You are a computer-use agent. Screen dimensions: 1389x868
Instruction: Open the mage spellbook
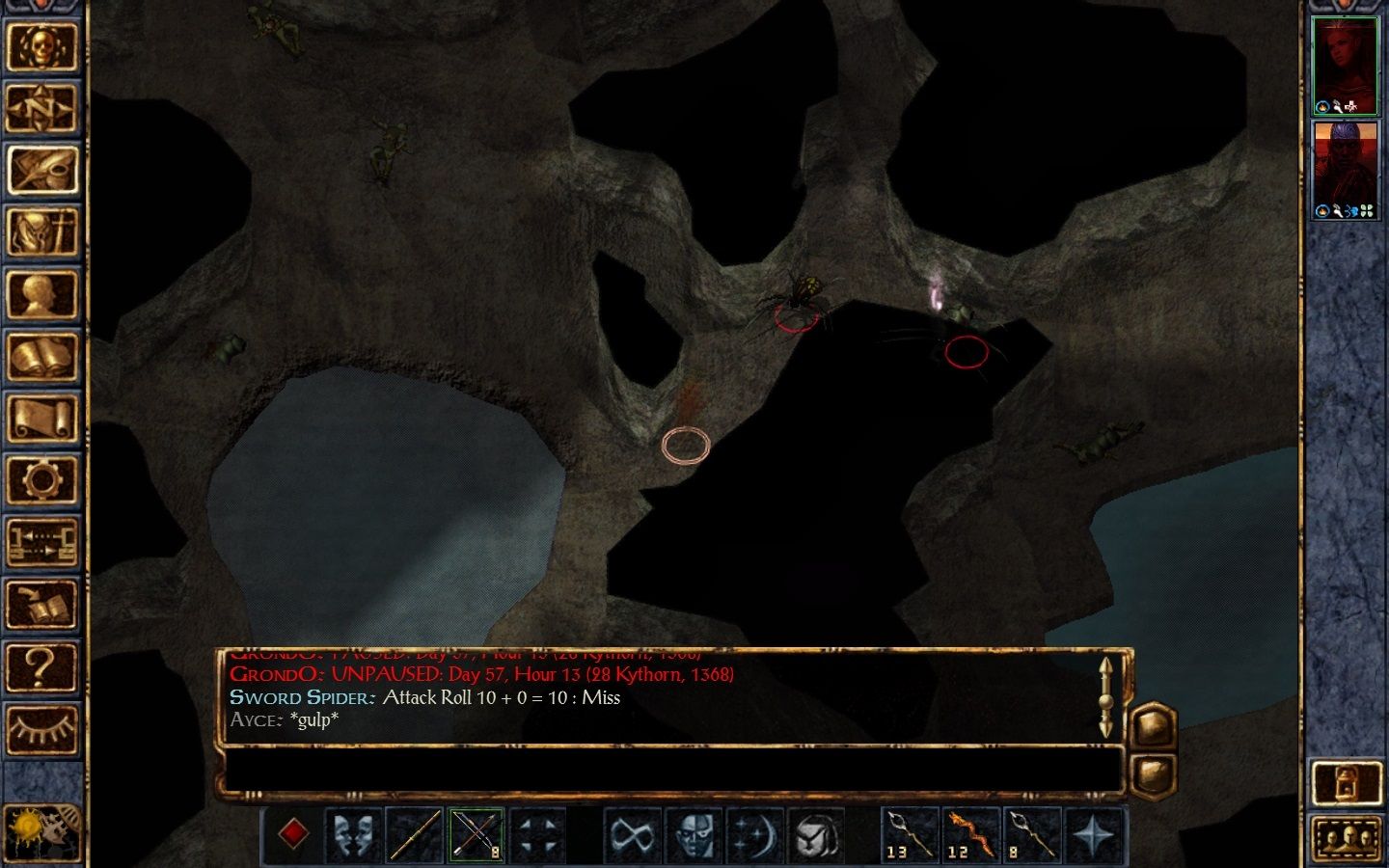click(x=41, y=358)
